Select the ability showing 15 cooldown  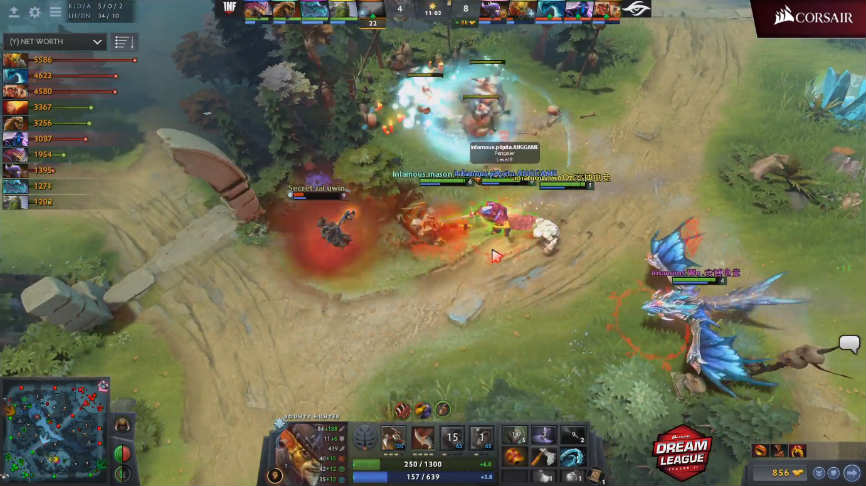(453, 439)
